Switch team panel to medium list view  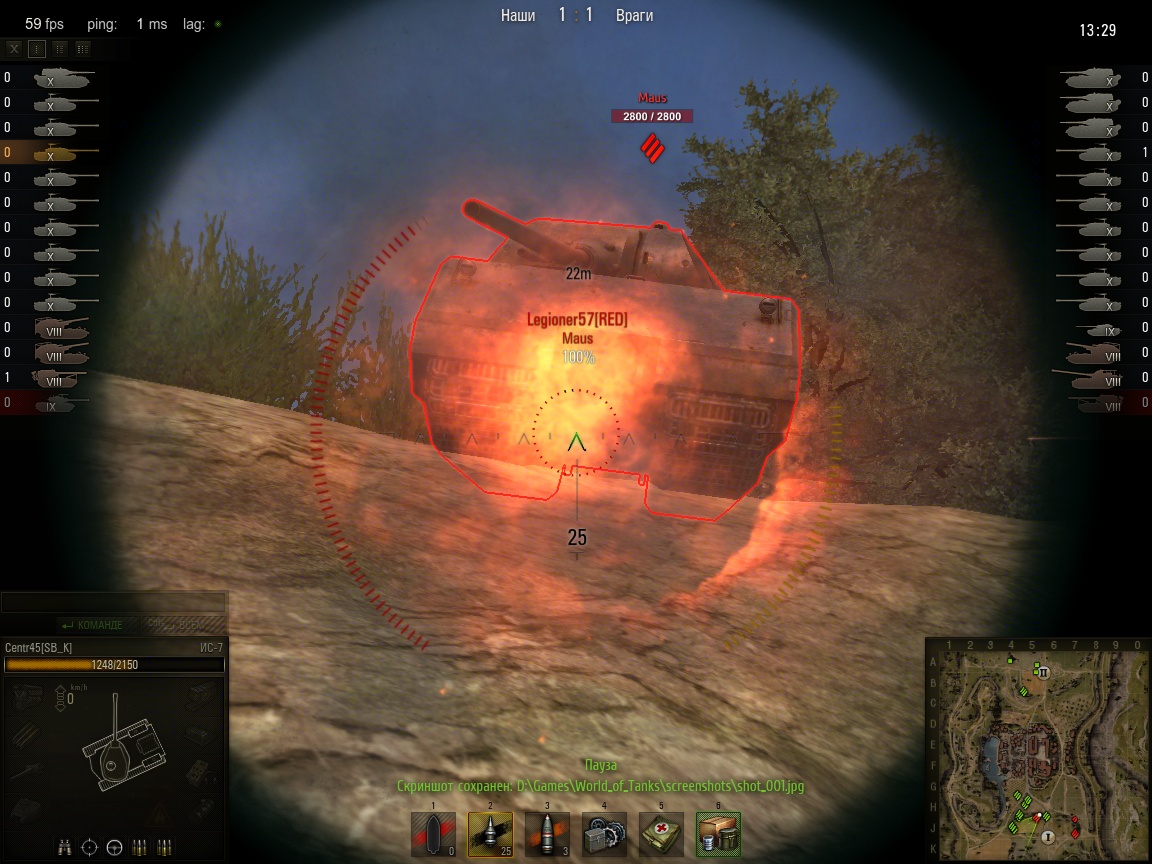[60, 48]
